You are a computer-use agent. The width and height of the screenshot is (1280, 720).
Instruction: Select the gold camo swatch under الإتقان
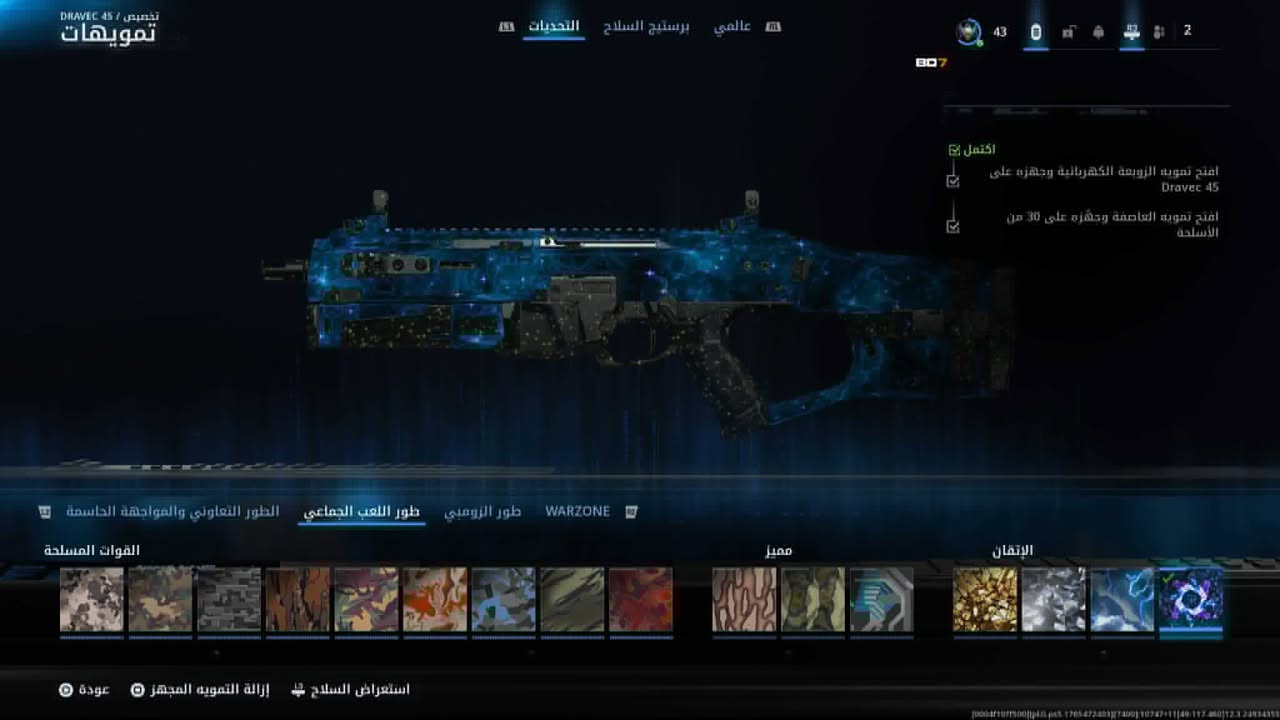986,600
